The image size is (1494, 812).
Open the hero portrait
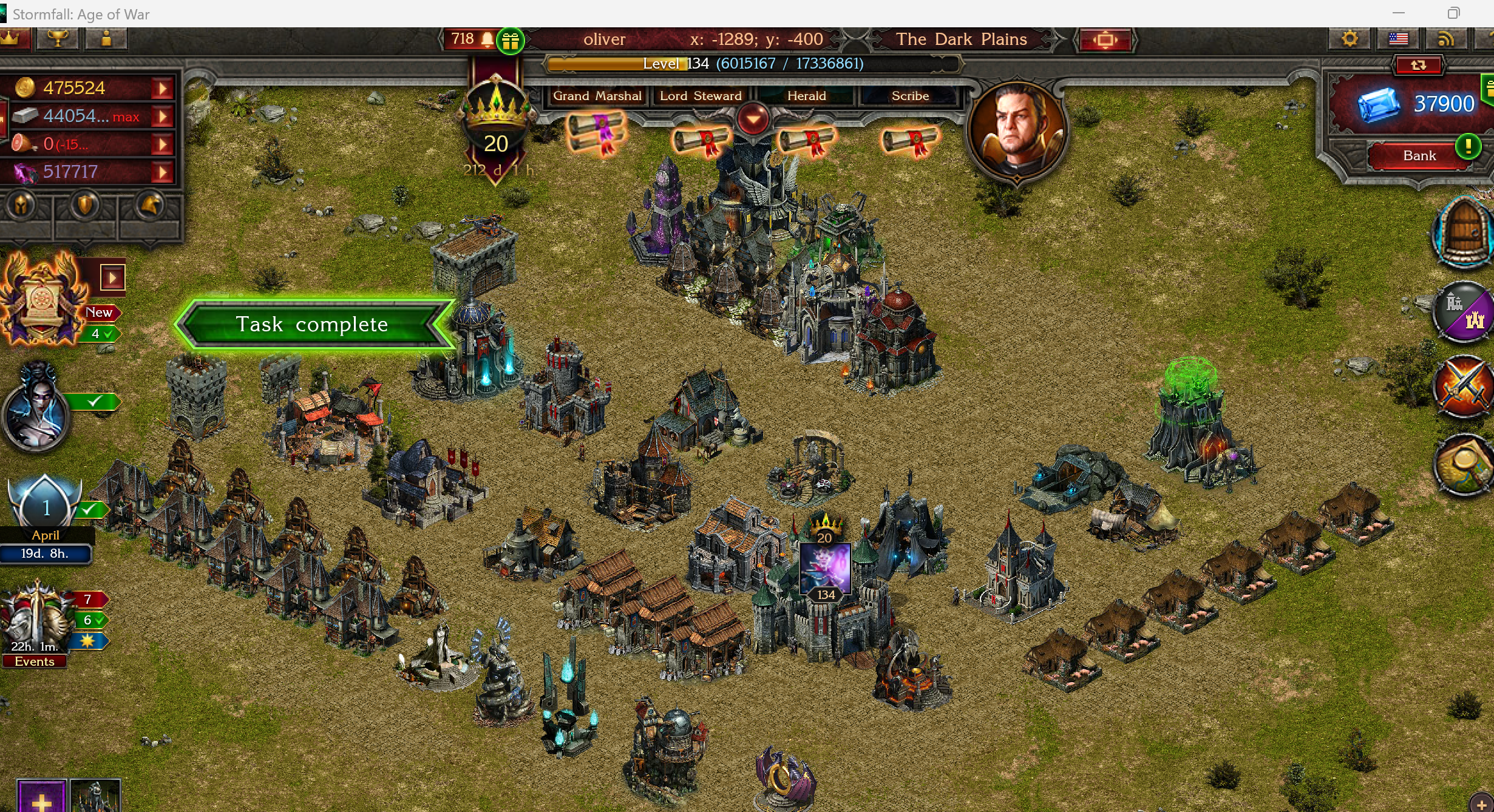click(1017, 131)
